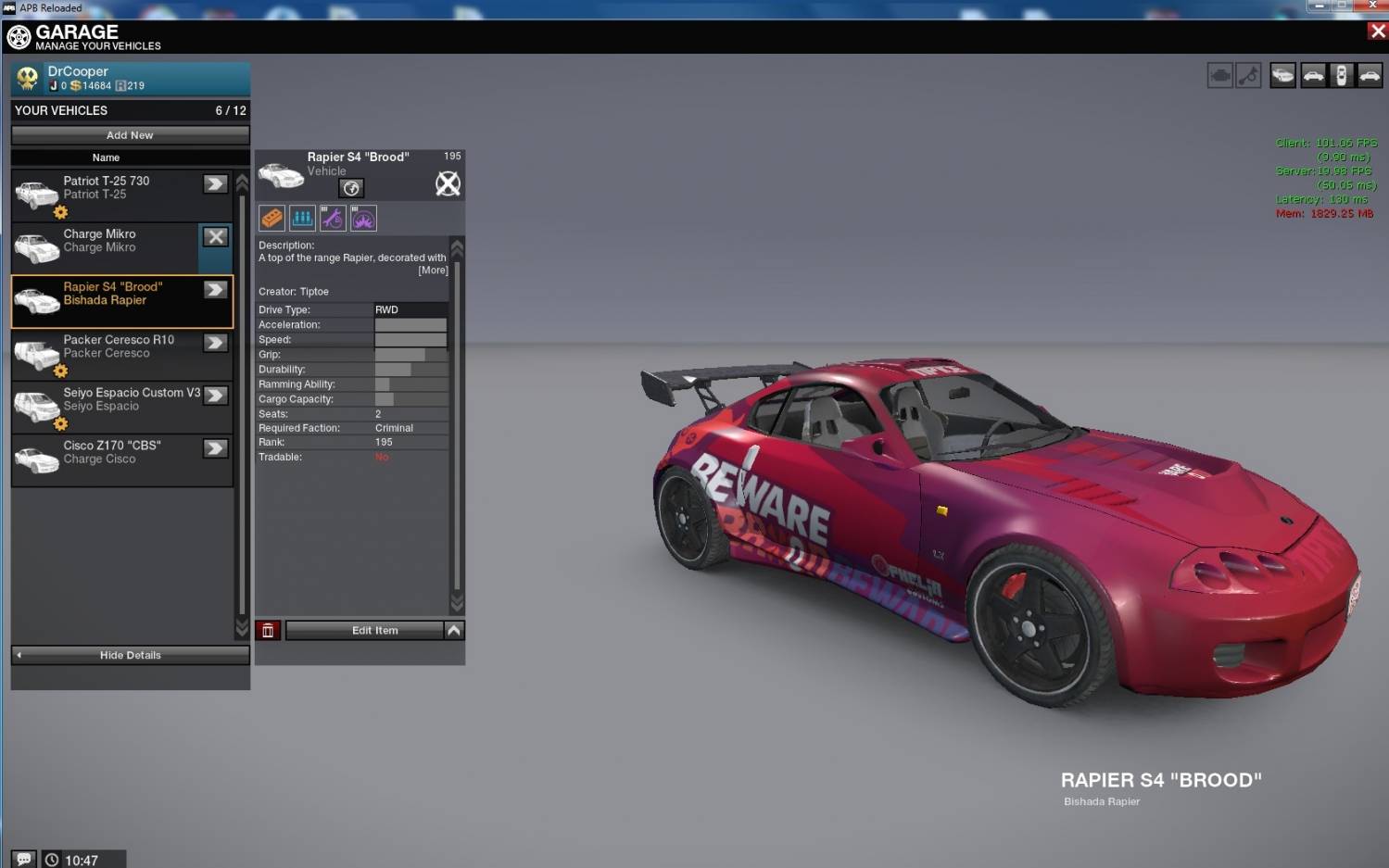Viewport: 1389px width, 868px height.
Task: Switch to the top-down car view
Action: pos(1341,76)
